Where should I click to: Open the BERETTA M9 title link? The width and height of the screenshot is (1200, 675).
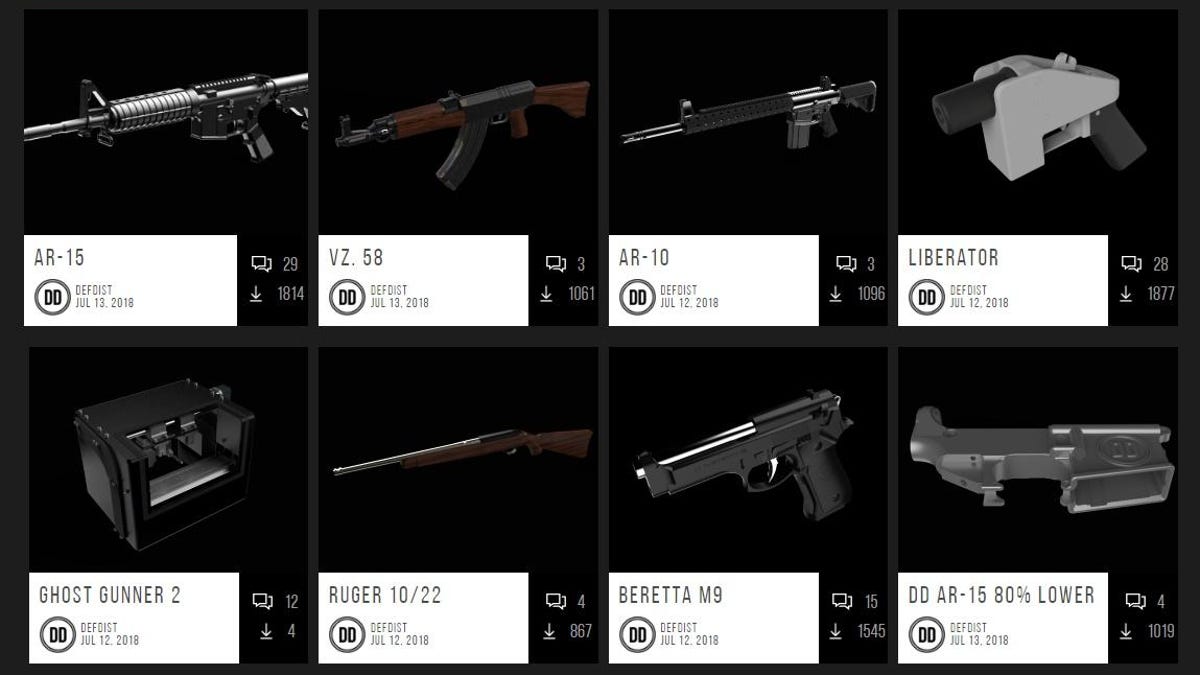(x=670, y=596)
